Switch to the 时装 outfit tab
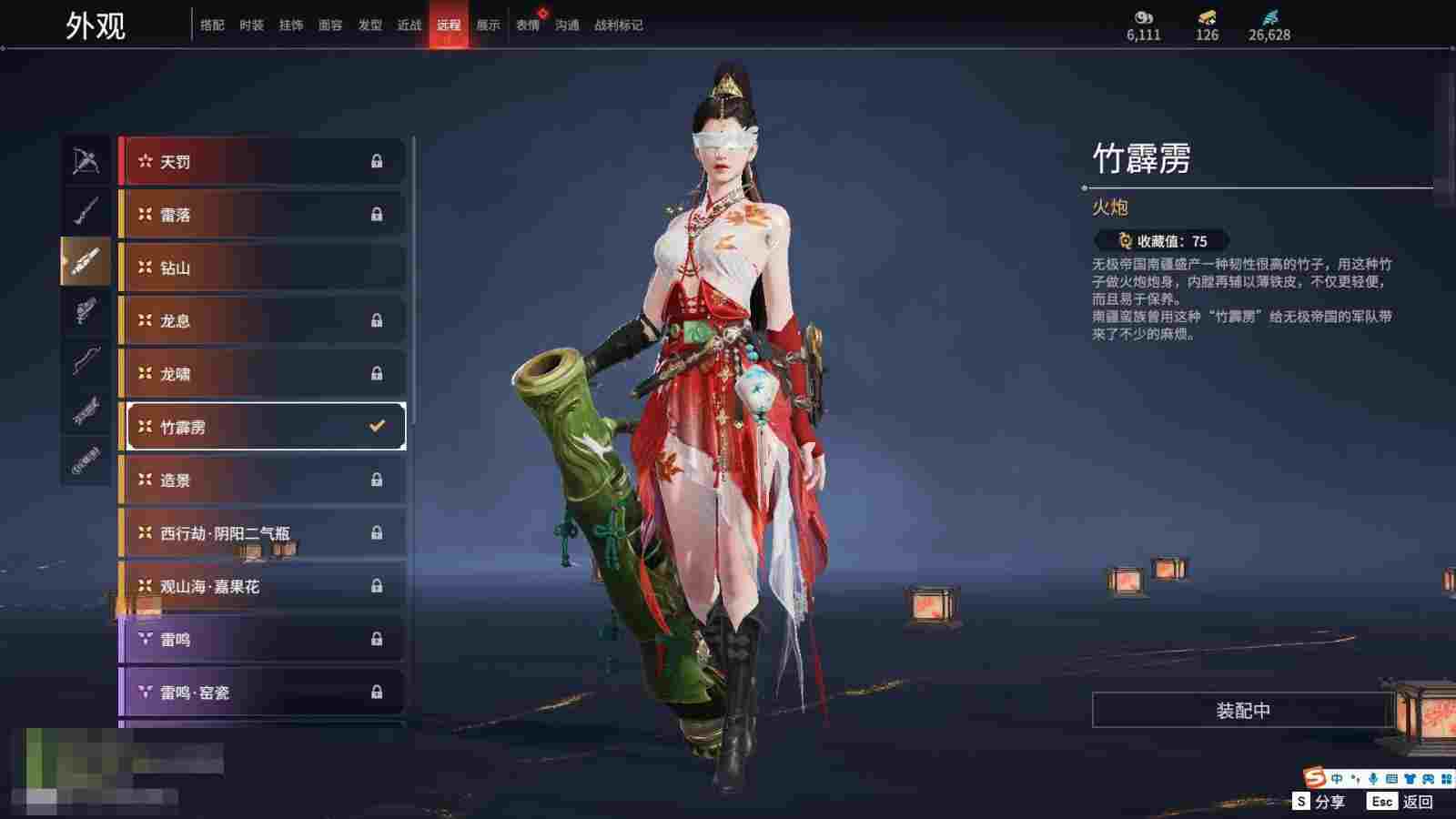Image resolution: width=1456 pixels, height=819 pixels. [251, 25]
